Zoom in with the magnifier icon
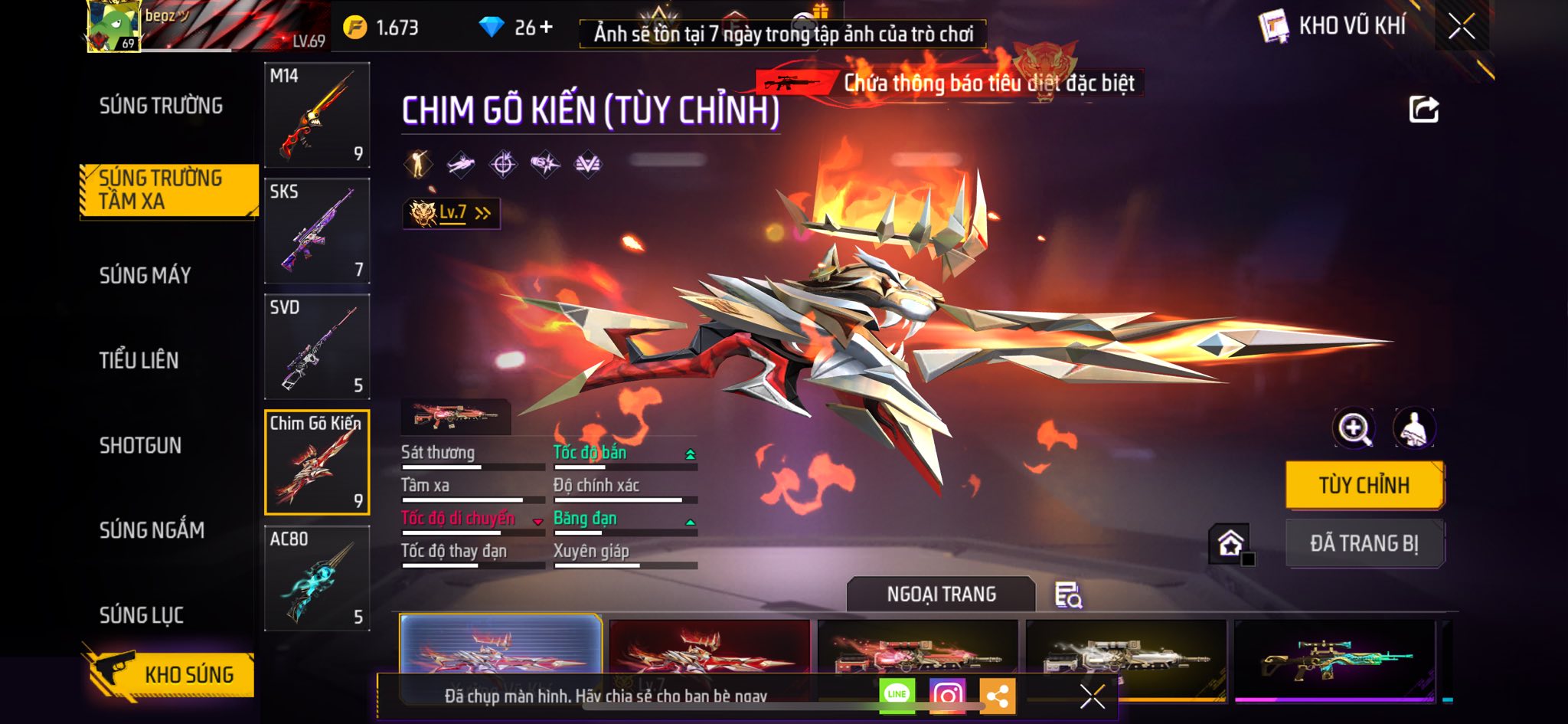This screenshot has width=1568, height=724. click(1353, 428)
